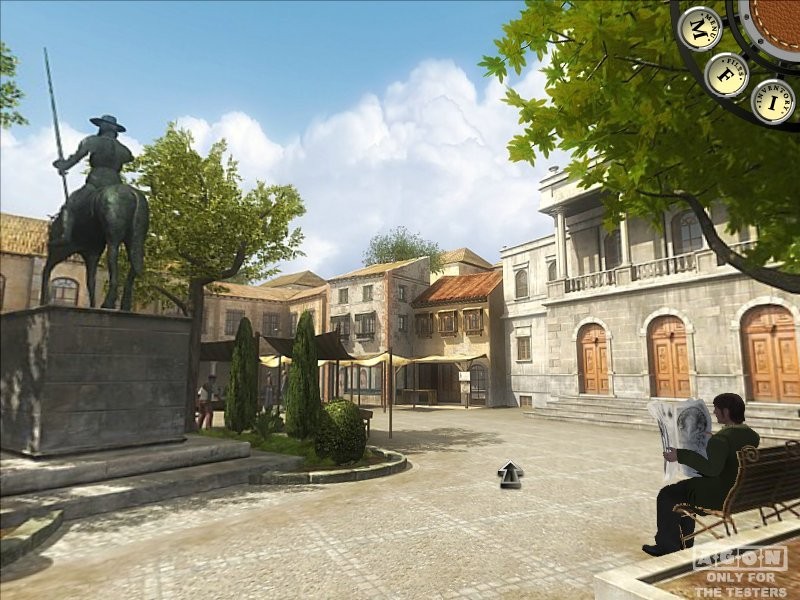Open the Menu typewriter key

pos(699,28)
